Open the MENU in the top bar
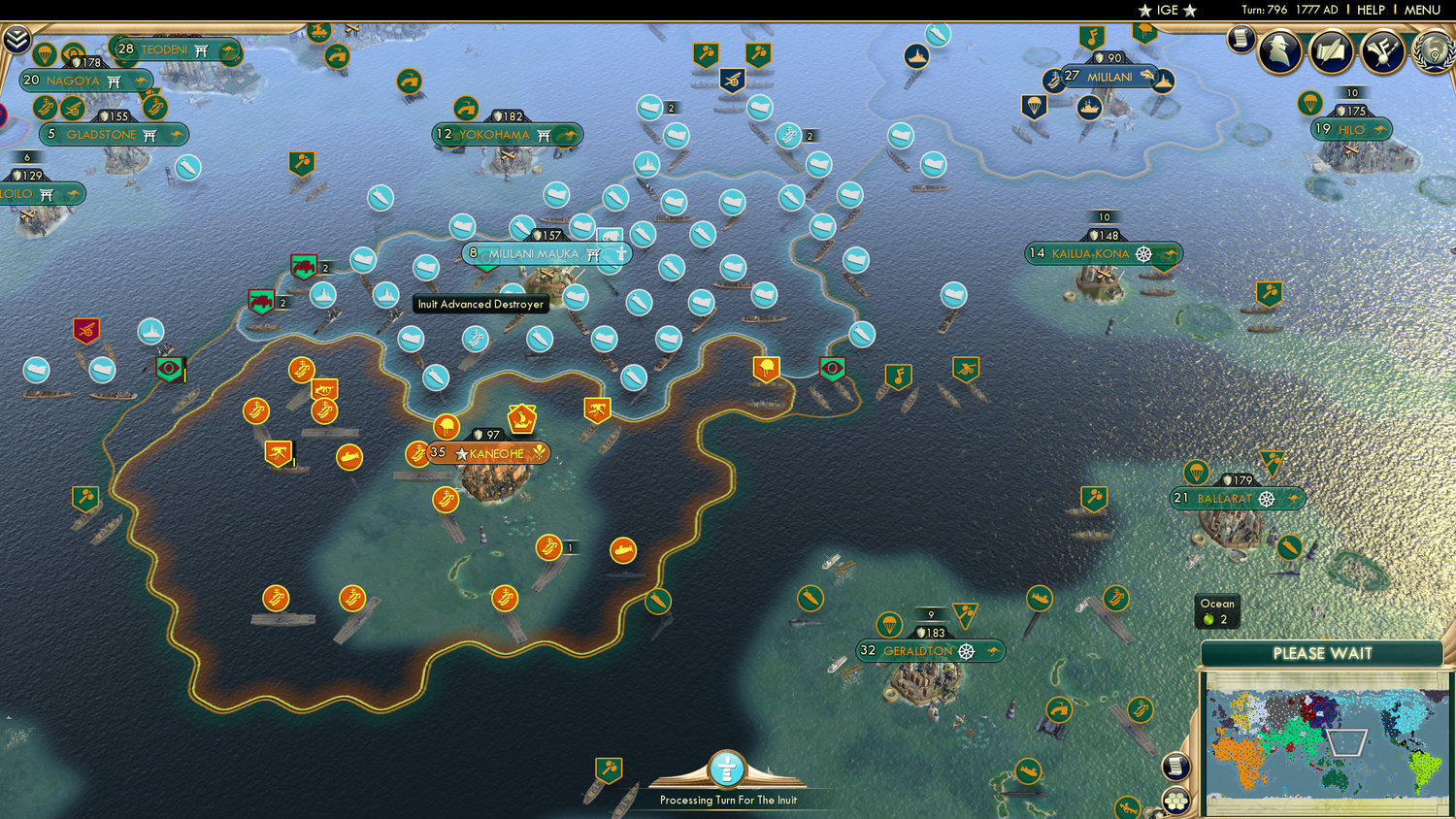The width and height of the screenshot is (1456, 819). click(1421, 10)
